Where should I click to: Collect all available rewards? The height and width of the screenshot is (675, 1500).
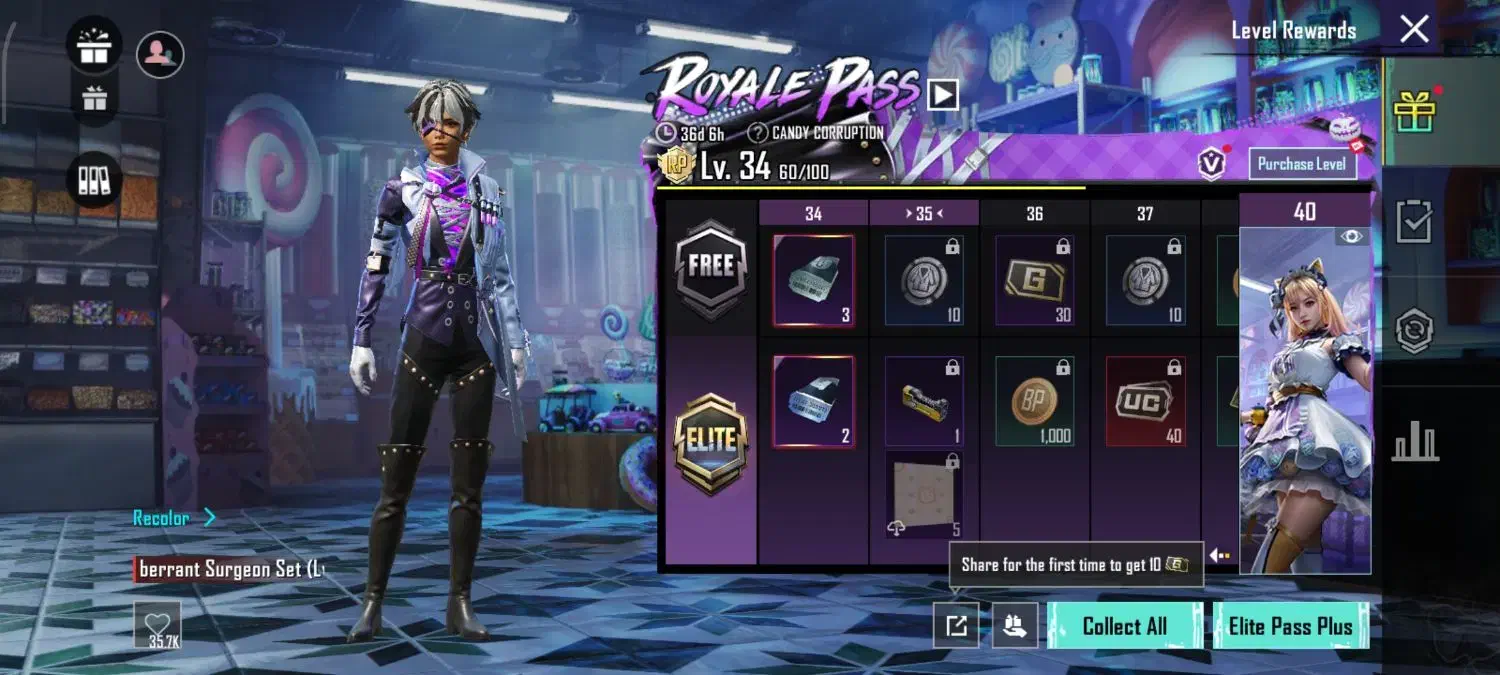[x=1124, y=626]
